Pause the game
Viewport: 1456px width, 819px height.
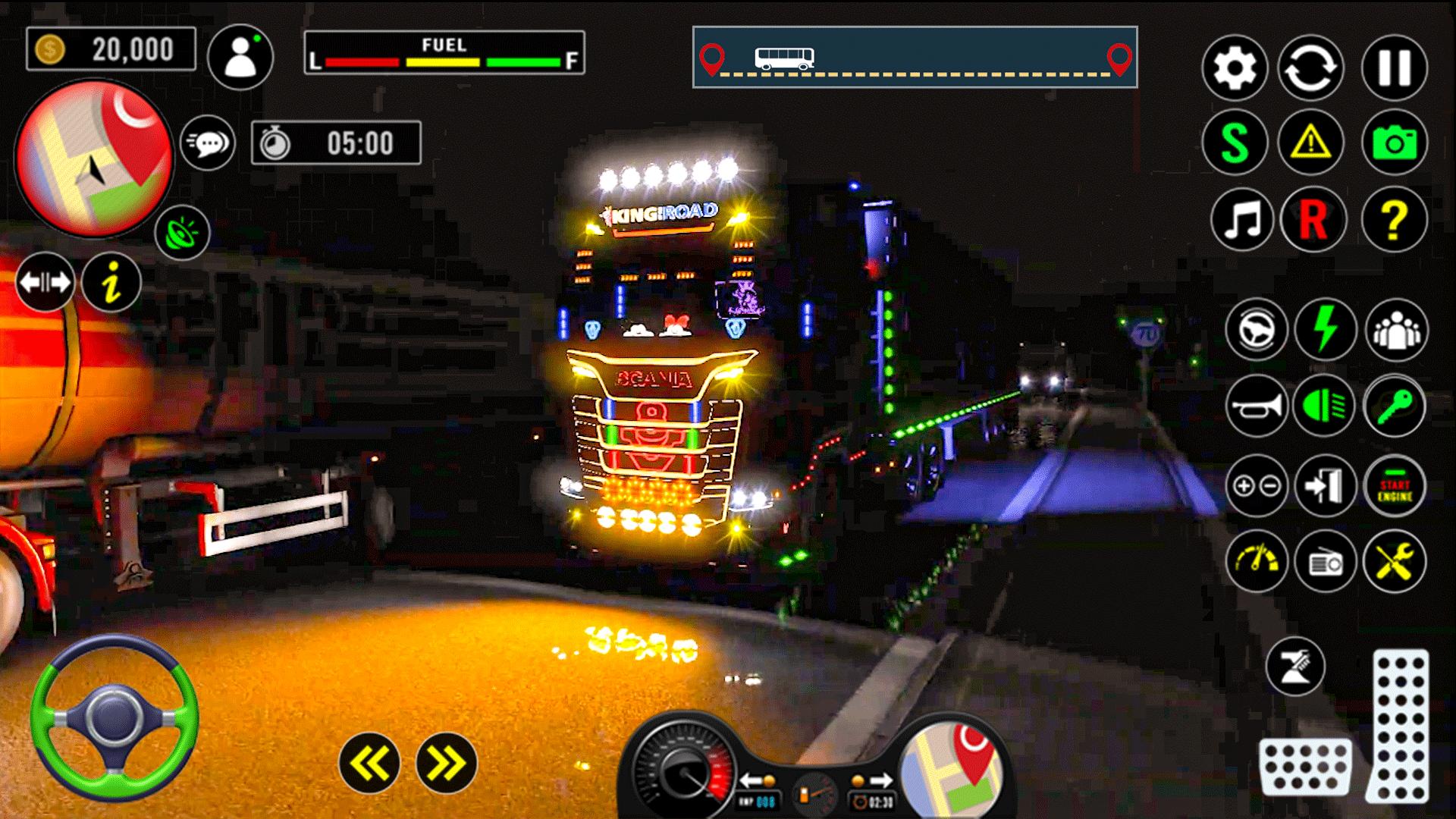pos(1394,68)
